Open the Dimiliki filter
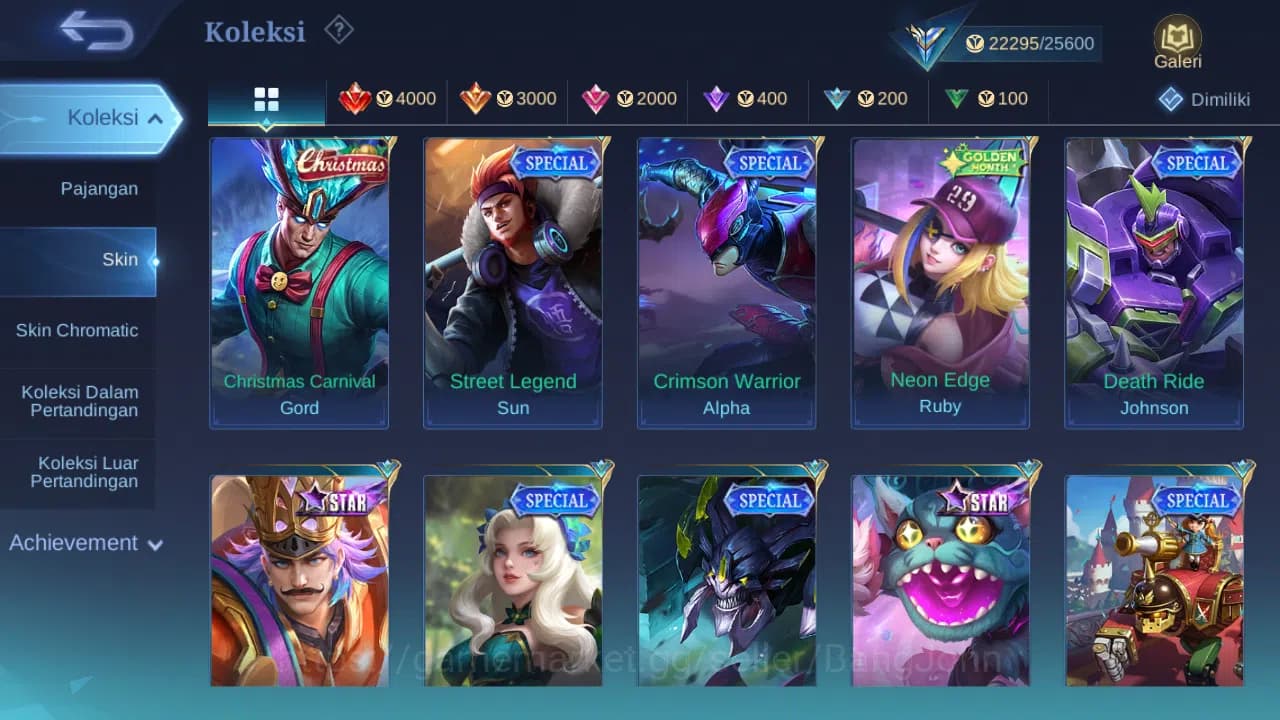 tap(1204, 99)
